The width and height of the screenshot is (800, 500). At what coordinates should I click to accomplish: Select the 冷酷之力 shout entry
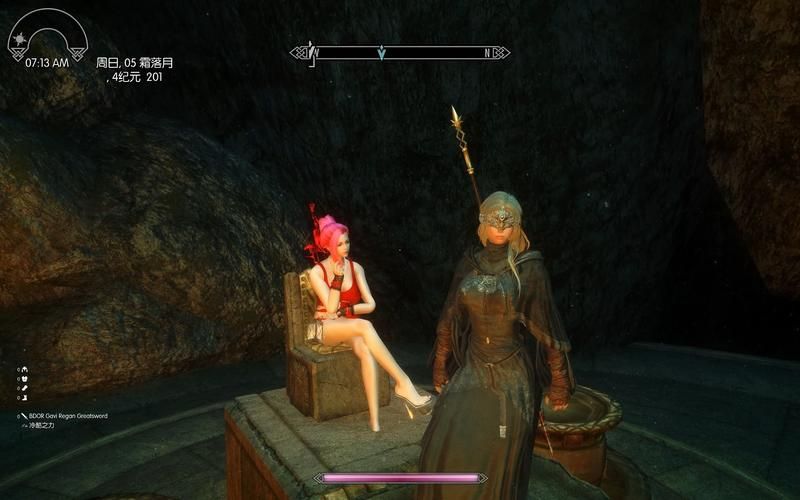[x=43, y=424]
